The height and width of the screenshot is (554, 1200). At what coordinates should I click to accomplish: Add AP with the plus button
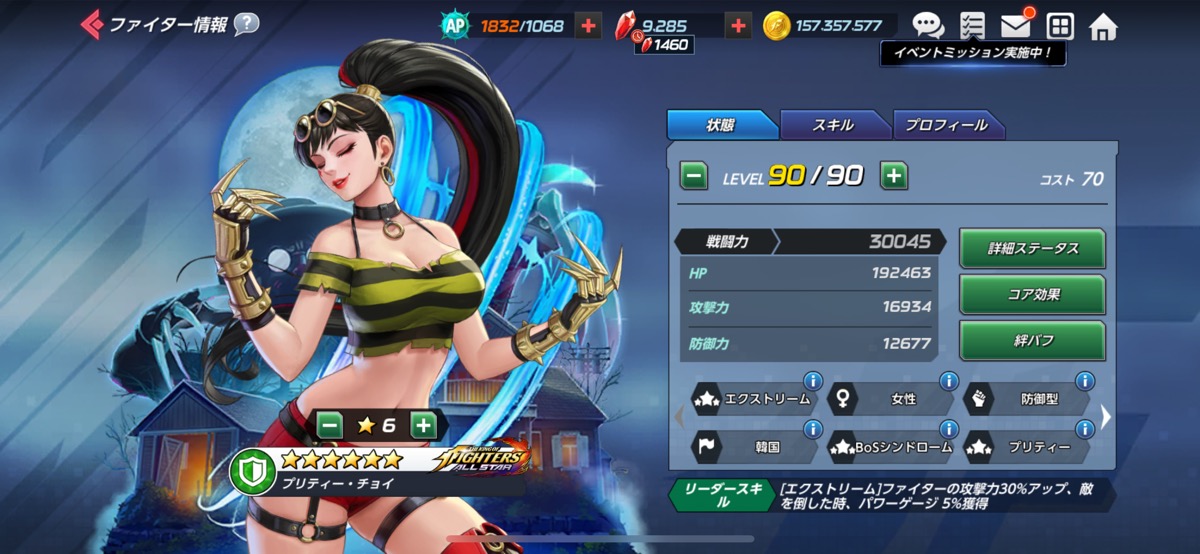click(x=589, y=26)
